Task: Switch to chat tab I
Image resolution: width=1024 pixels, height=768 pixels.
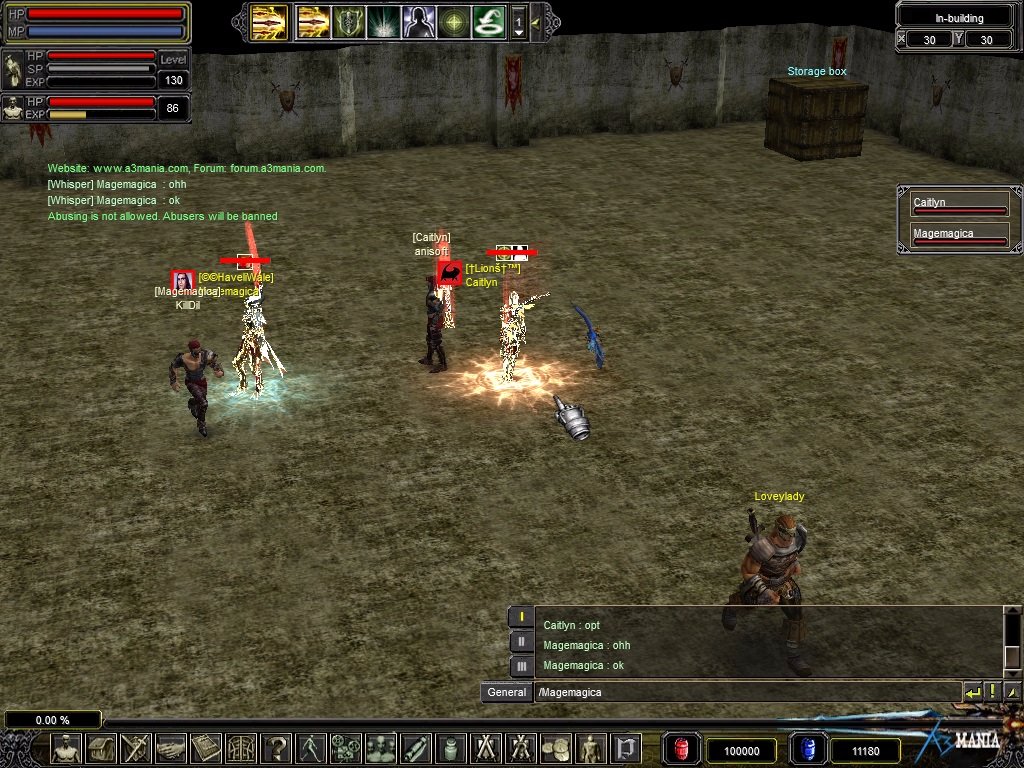Action: point(521,617)
